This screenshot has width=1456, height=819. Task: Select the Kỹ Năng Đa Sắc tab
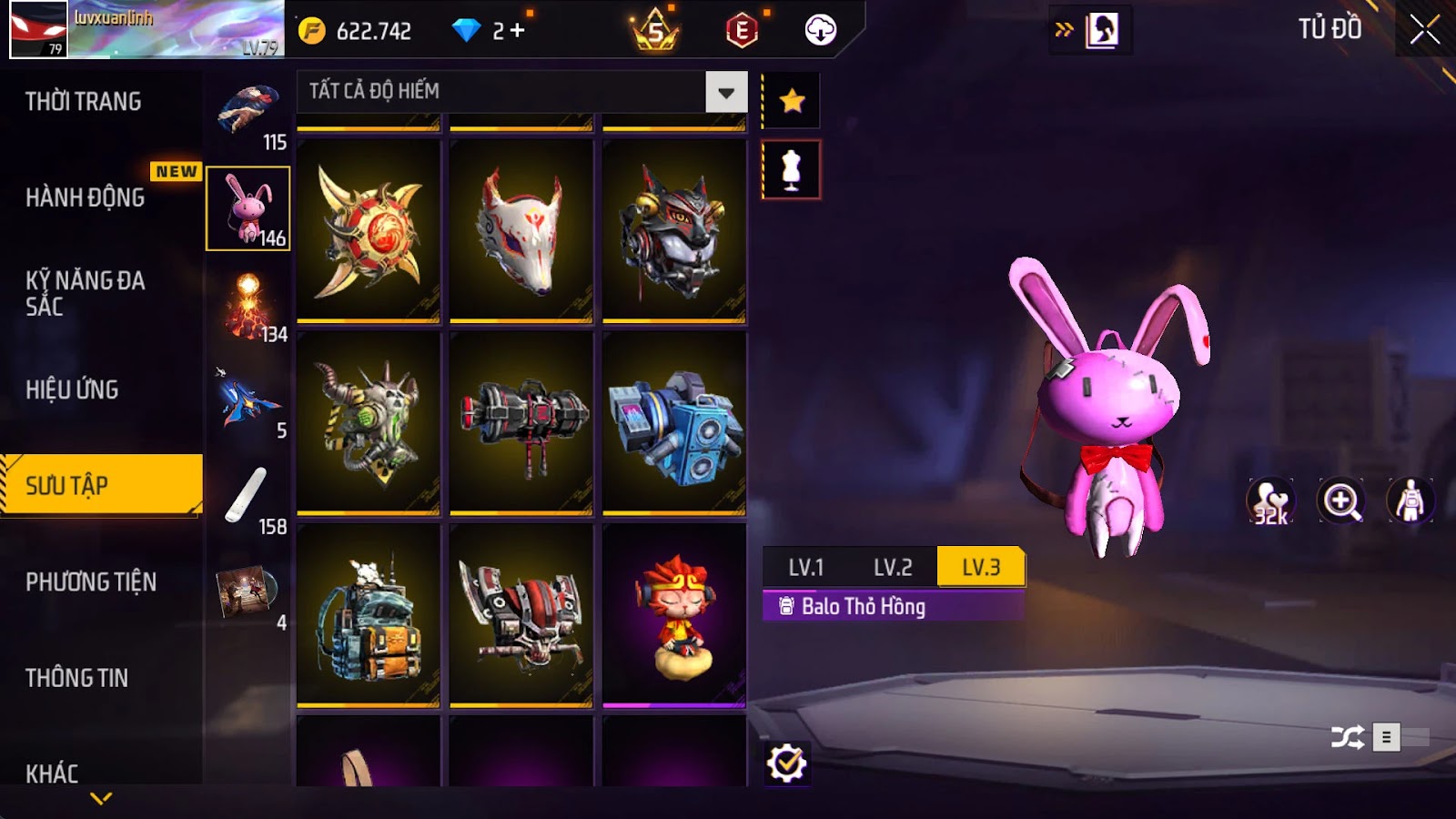click(86, 293)
